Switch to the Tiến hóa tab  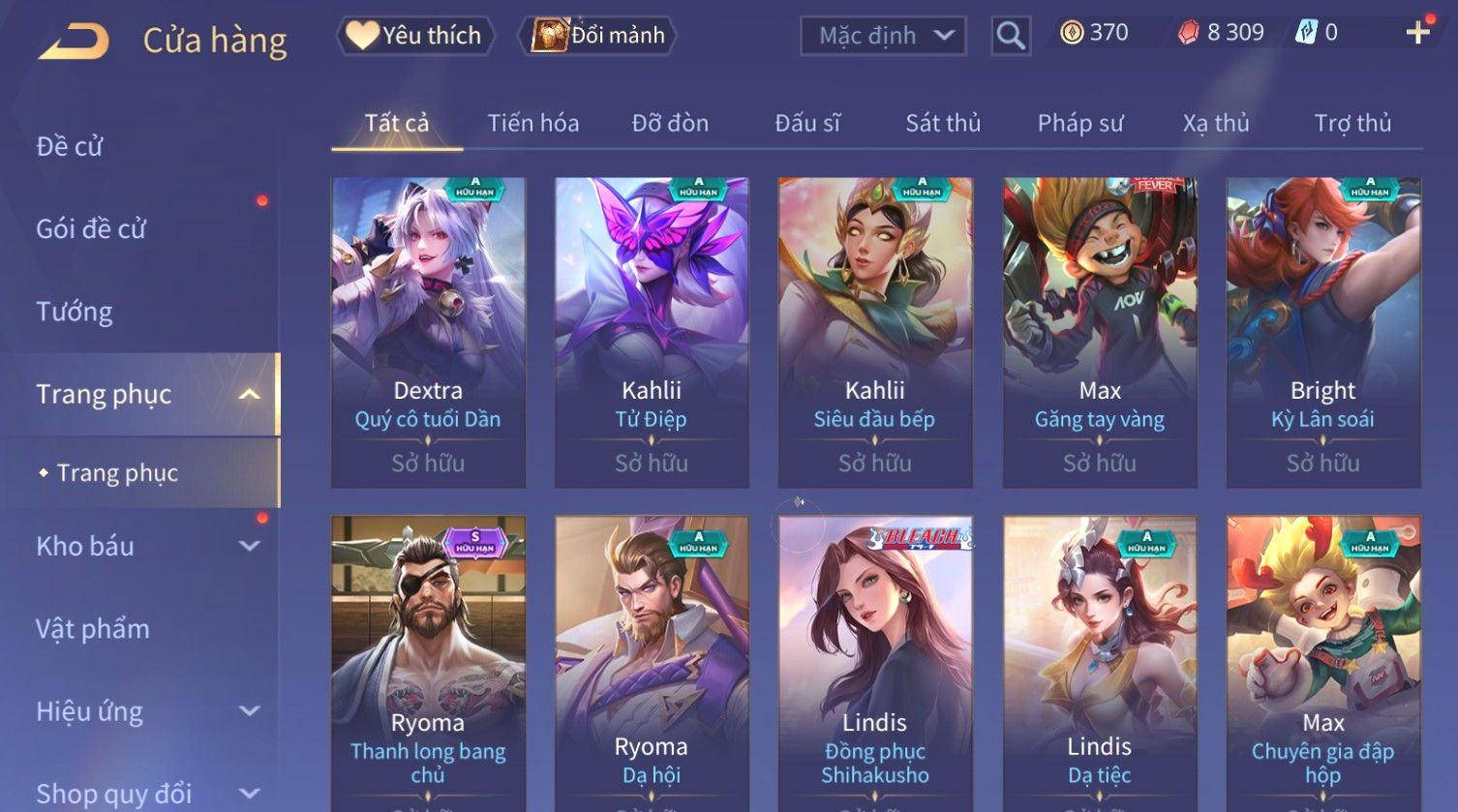coord(533,123)
